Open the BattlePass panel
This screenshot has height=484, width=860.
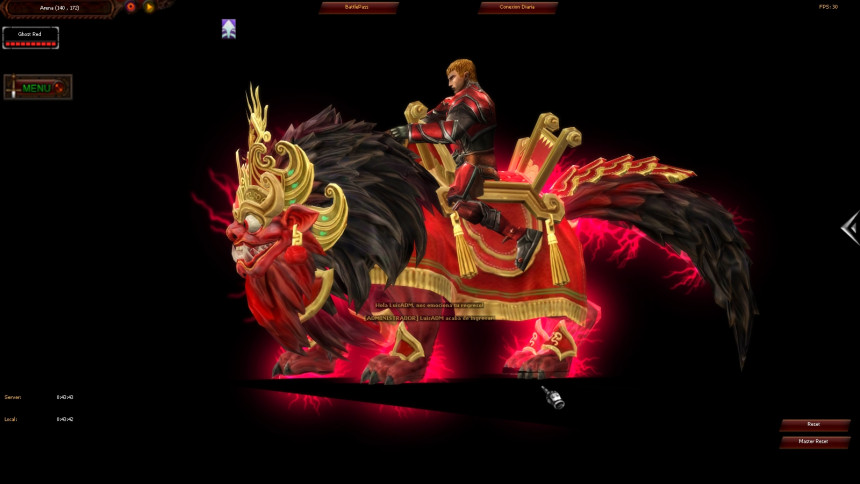pos(358,7)
